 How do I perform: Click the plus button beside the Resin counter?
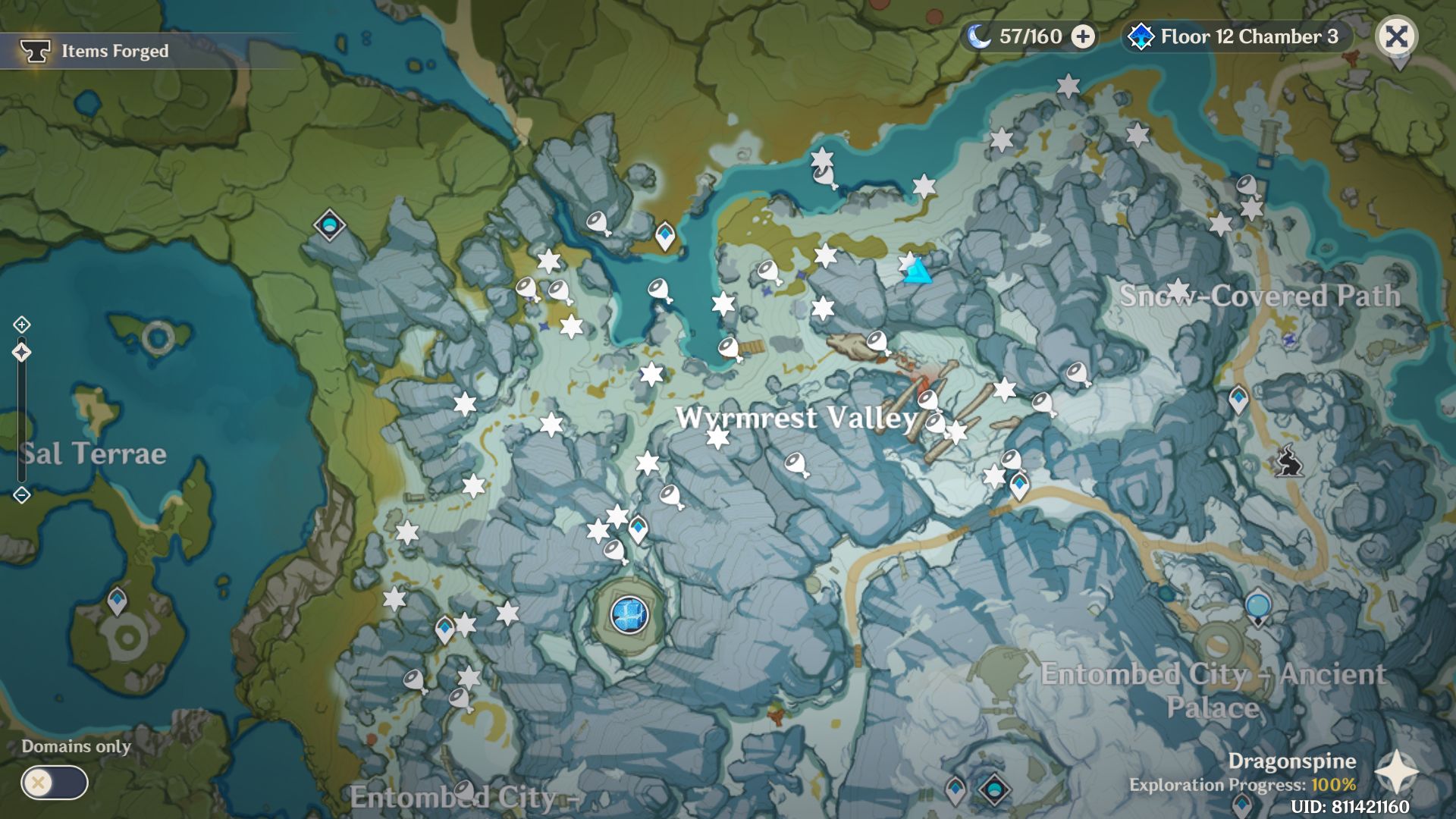[1082, 36]
